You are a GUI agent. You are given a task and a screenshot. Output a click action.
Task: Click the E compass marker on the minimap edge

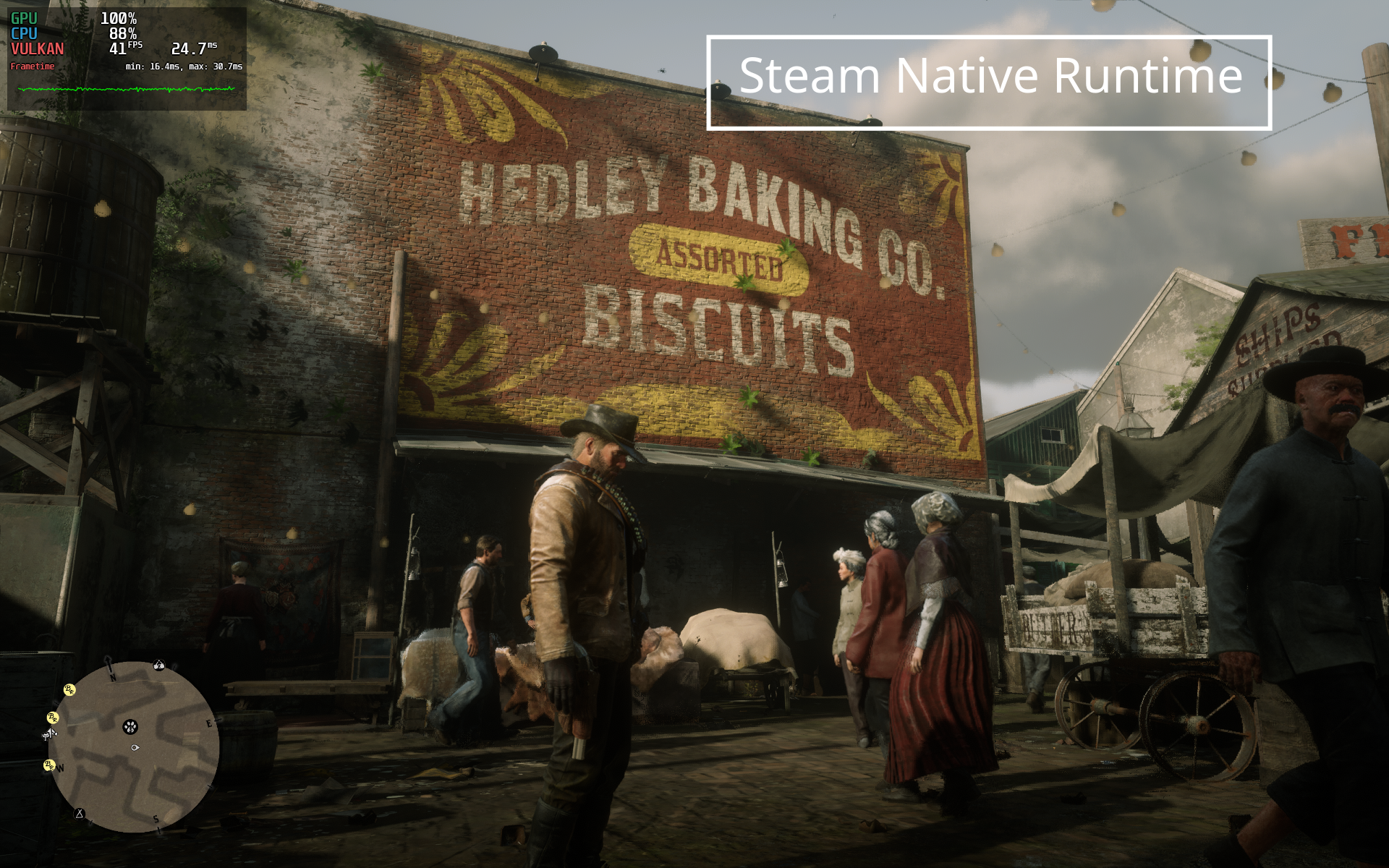click(x=209, y=723)
